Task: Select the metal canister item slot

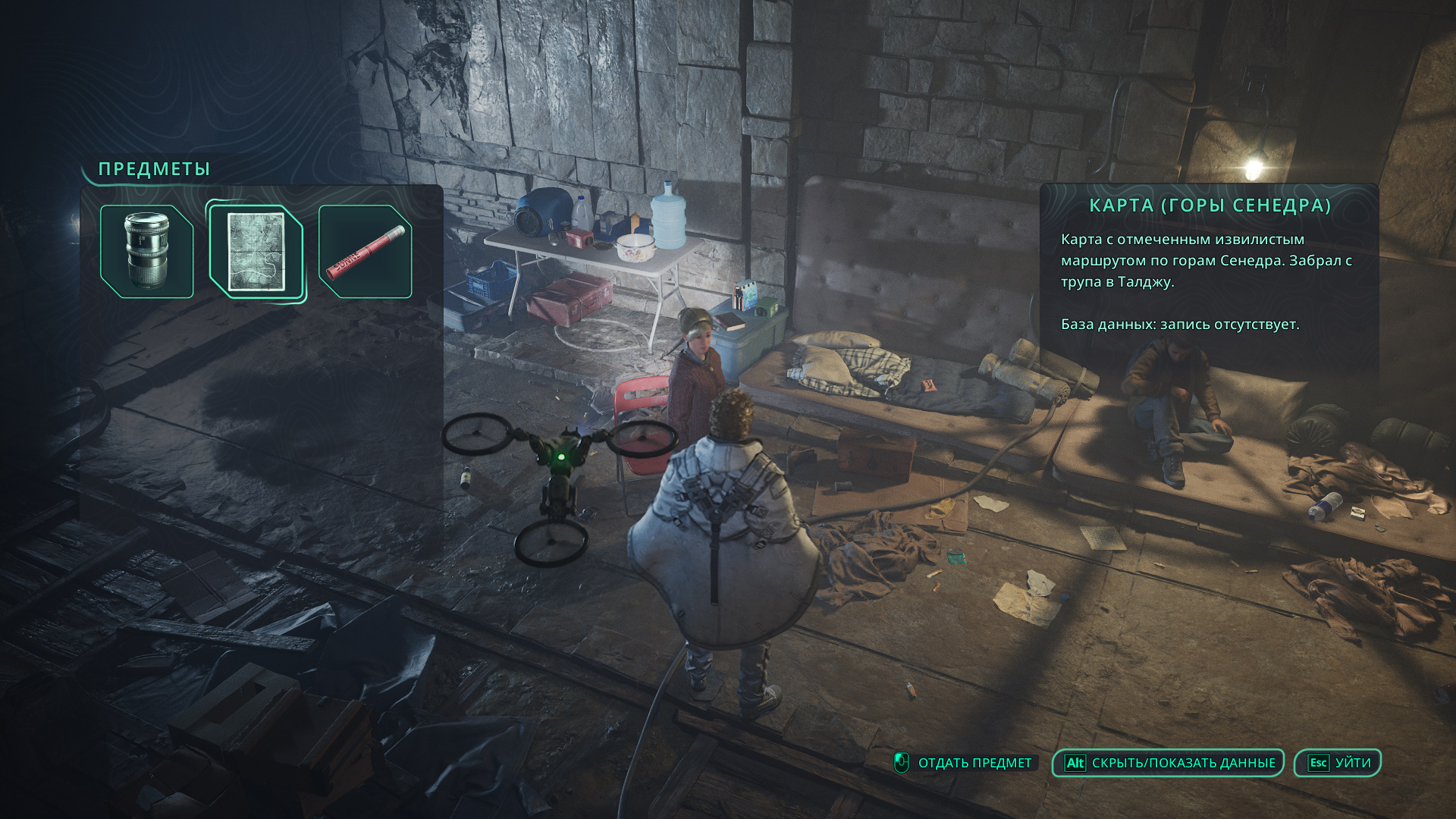Action: [147, 251]
